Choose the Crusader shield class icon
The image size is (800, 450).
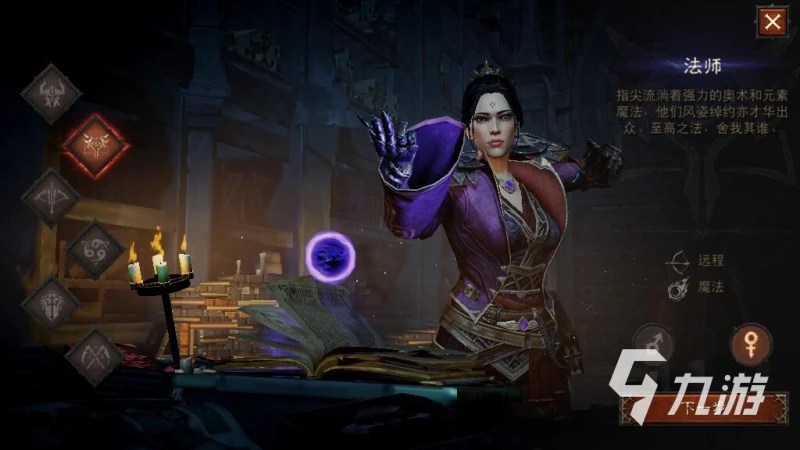pos(51,303)
